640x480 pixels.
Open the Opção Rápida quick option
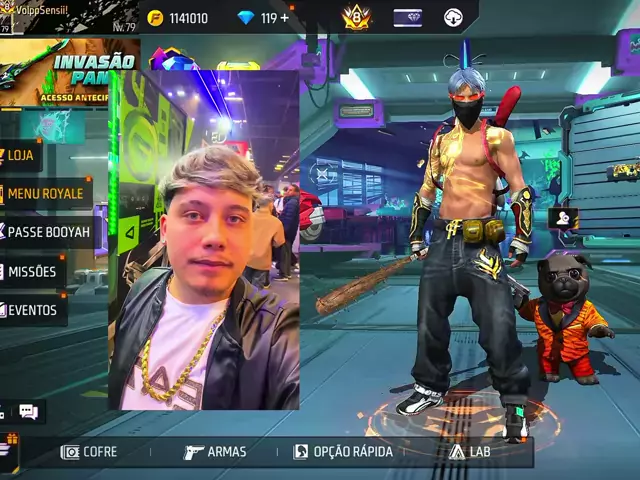[343, 452]
